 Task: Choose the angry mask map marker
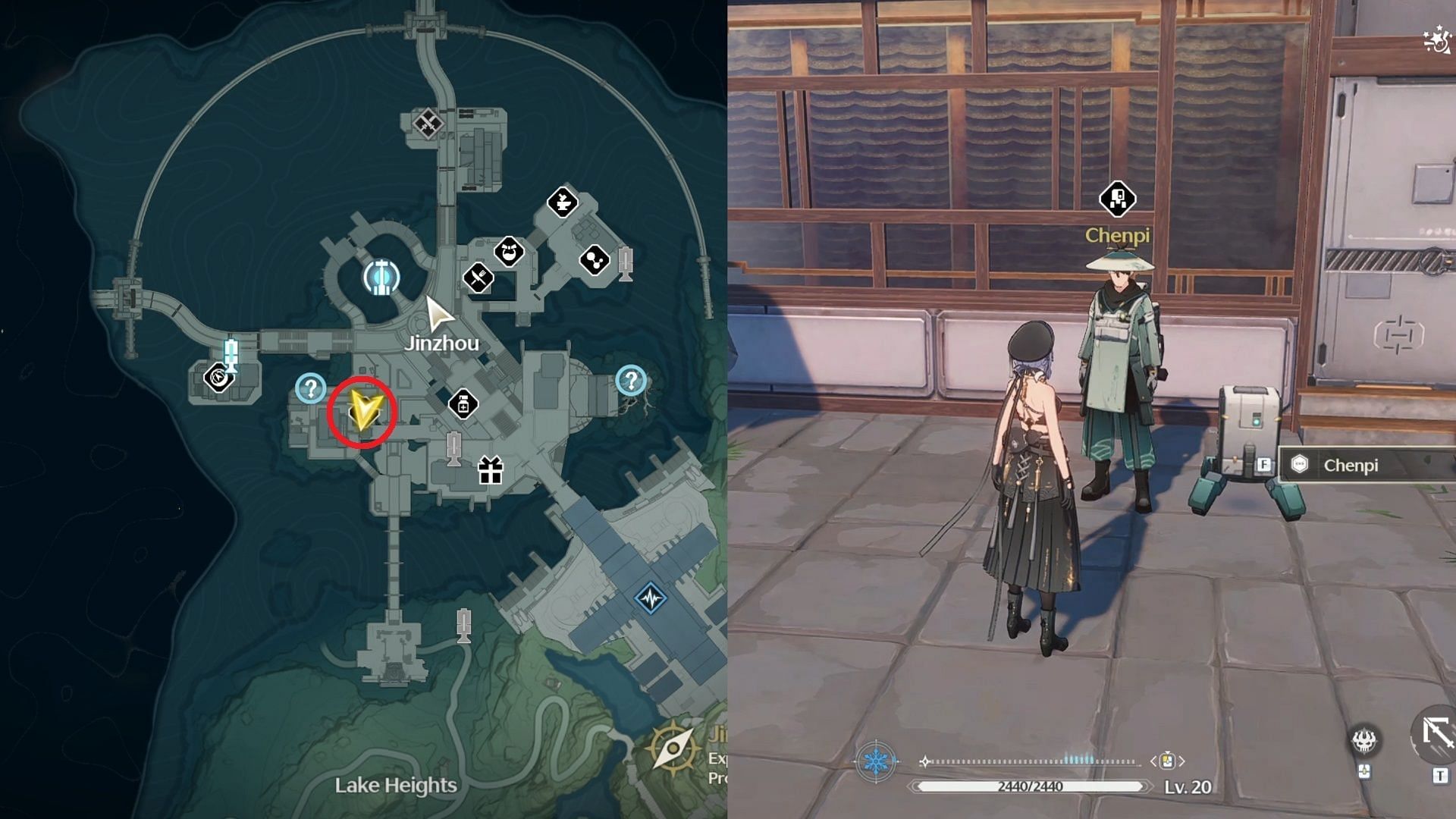tap(509, 251)
